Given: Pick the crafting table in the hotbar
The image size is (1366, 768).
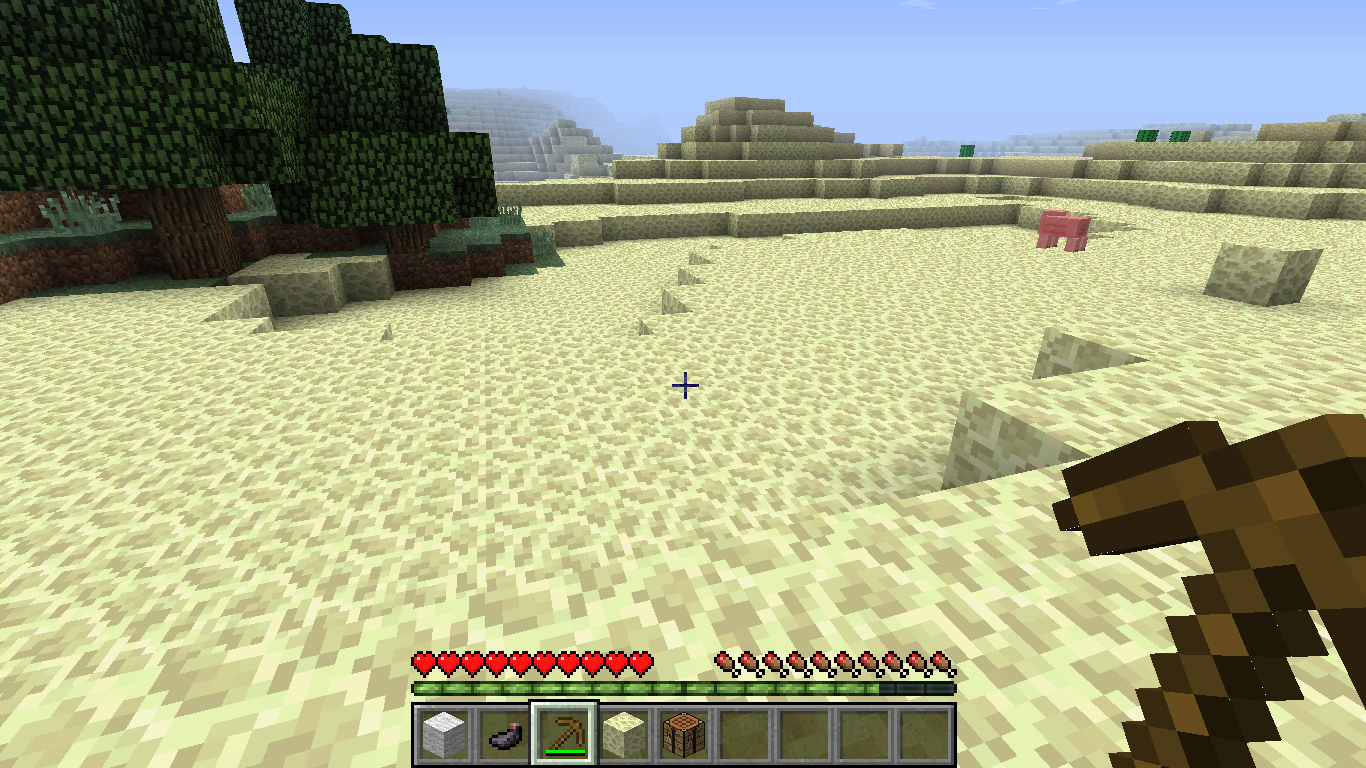Looking at the screenshot, I should pos(684,734).
